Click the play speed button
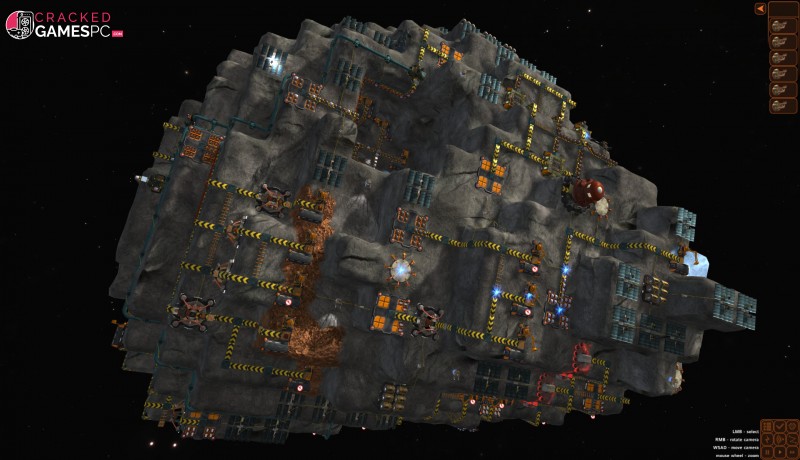The image size is (800, 460). pyautogui.click(x=780, y=452)
